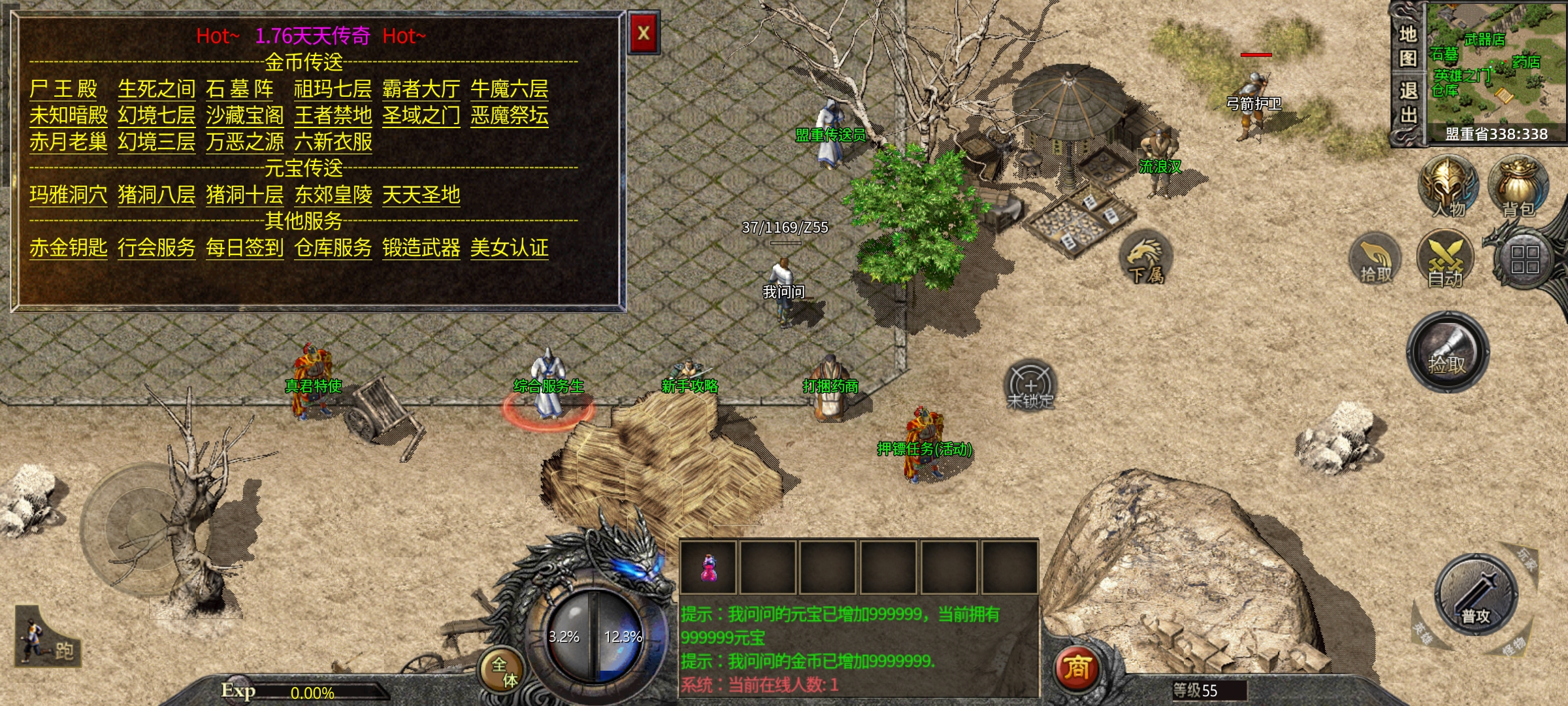Select 锻造武器 weapon forging
1568x706 pixels.
click(x=421, y=248)
